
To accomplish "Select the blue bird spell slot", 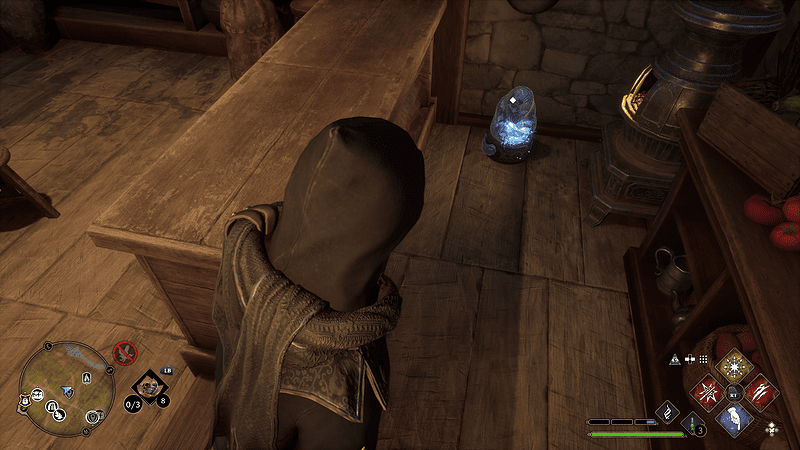I will (x=735, y=418).
